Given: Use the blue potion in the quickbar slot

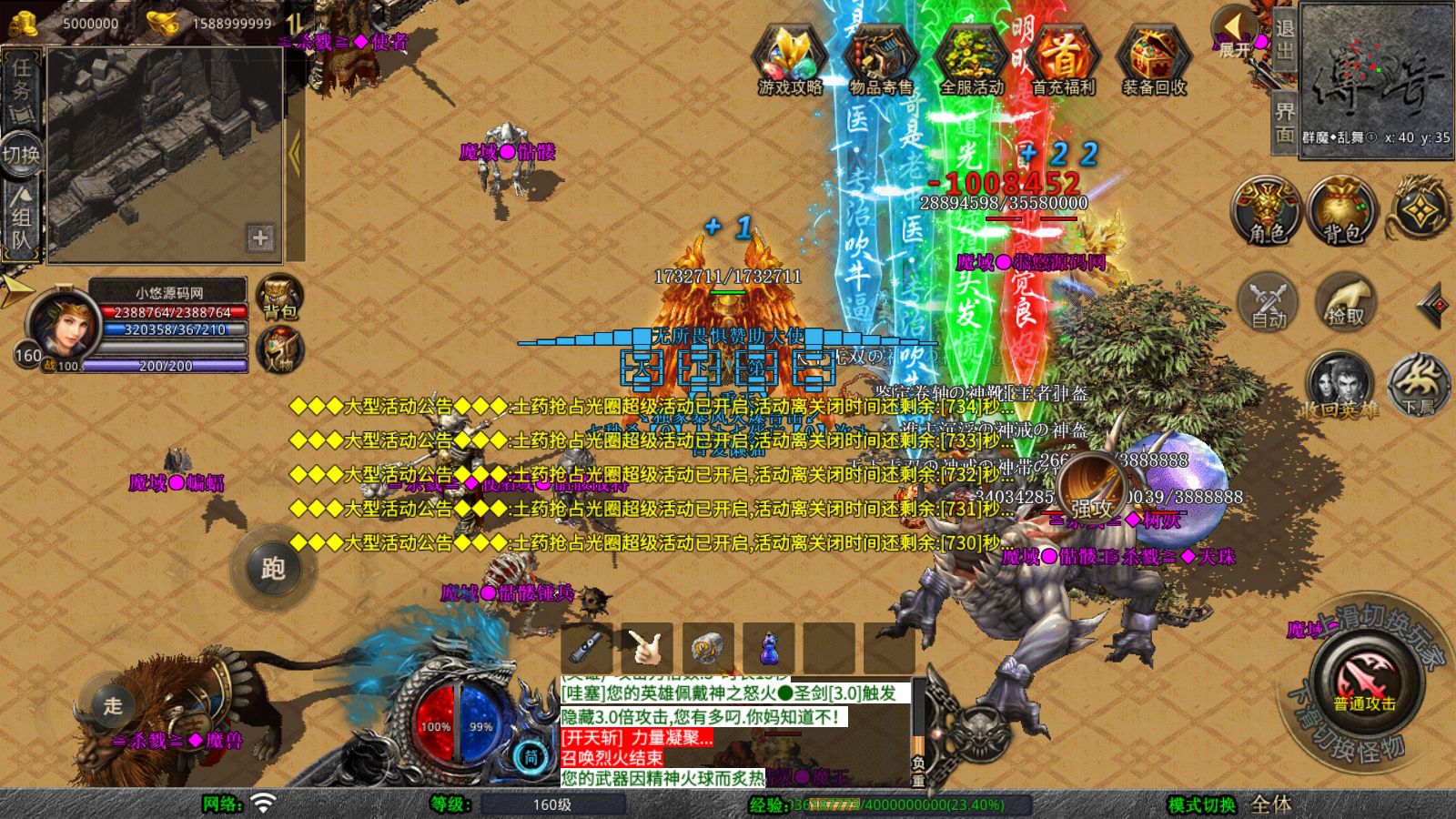Looking at the screenshot, I should [767, 648].
